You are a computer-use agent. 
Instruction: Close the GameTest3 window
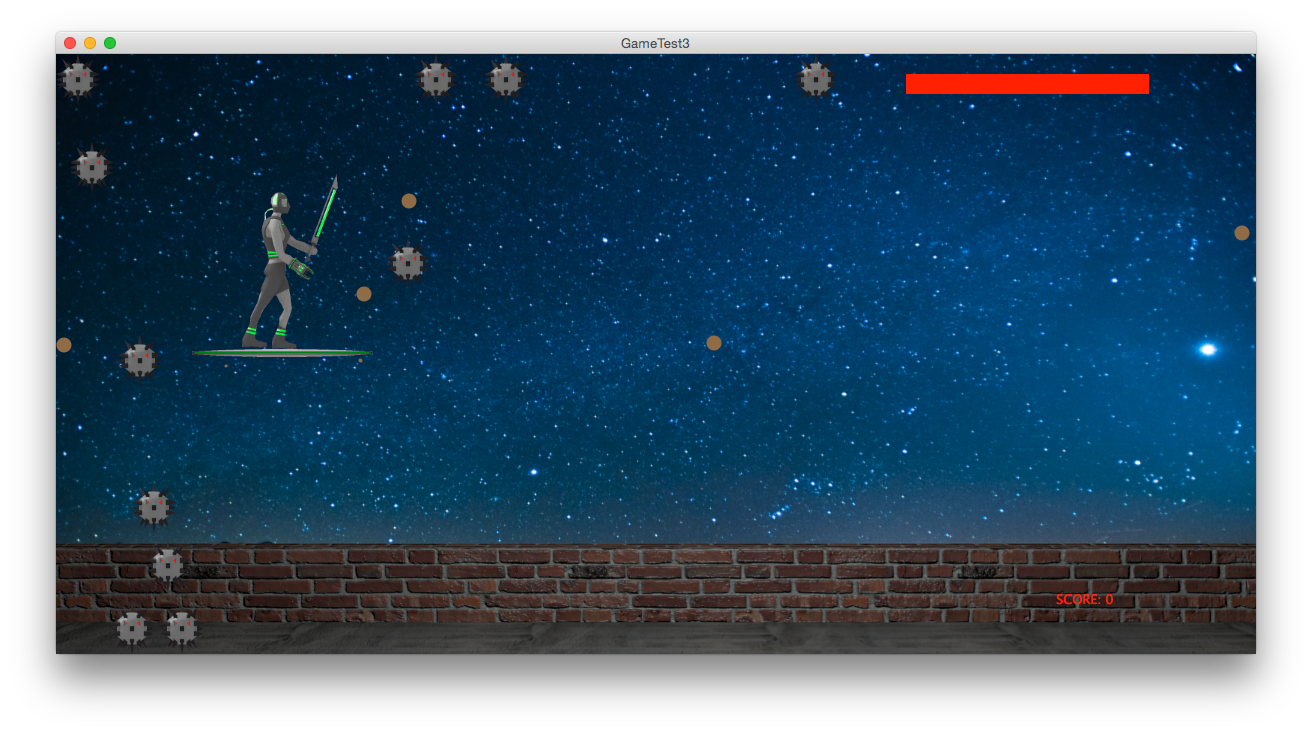point(70,43)
